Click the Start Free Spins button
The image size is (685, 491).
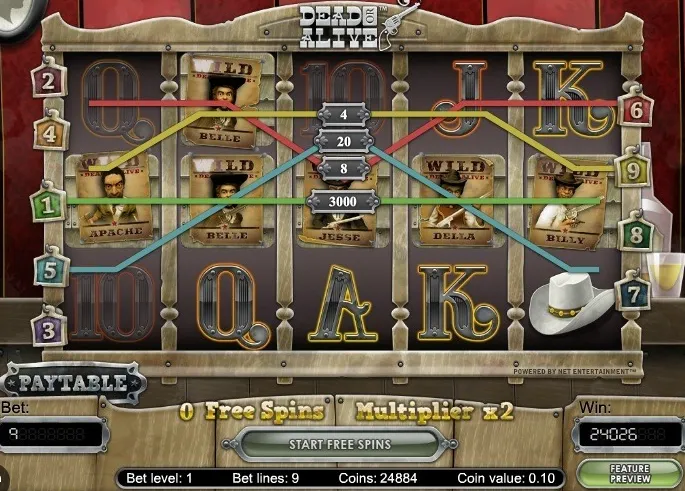(x=340, y=443)
